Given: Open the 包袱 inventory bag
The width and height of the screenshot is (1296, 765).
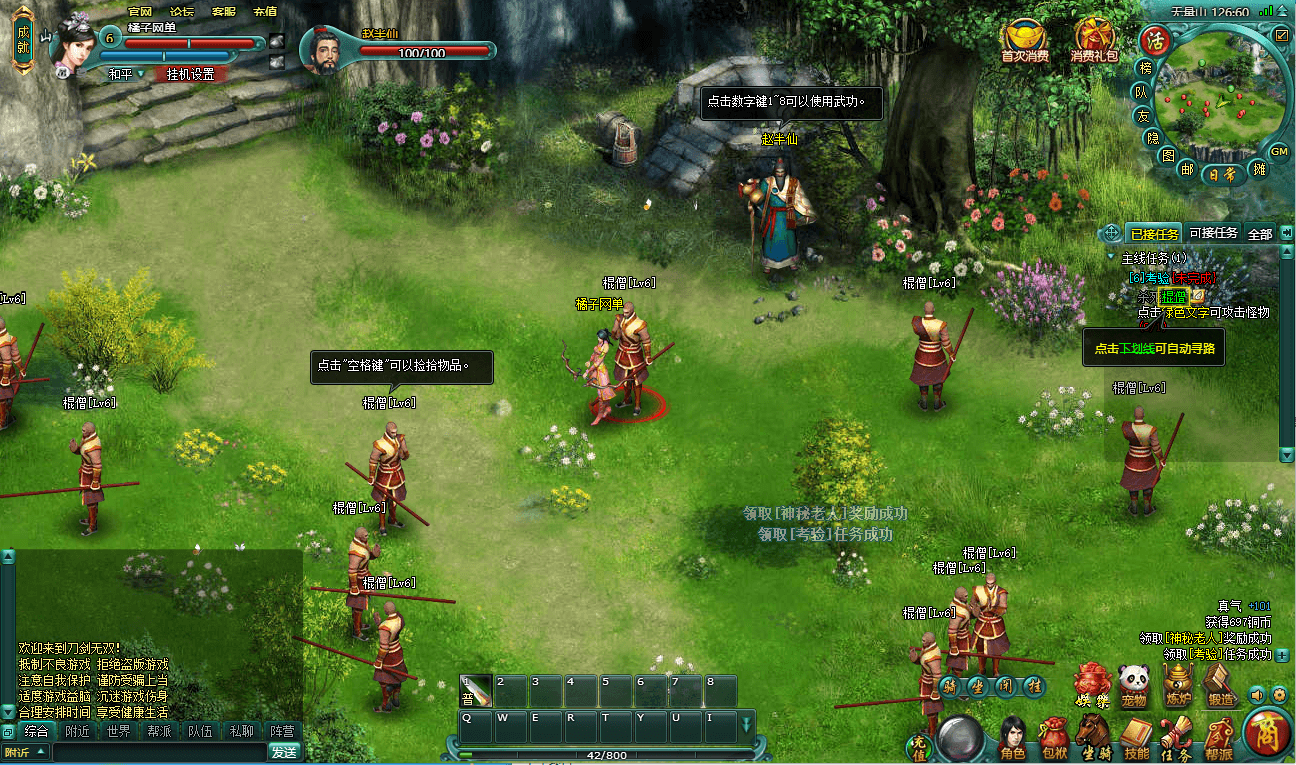Looking at the screenshot, I should 1054,740.
